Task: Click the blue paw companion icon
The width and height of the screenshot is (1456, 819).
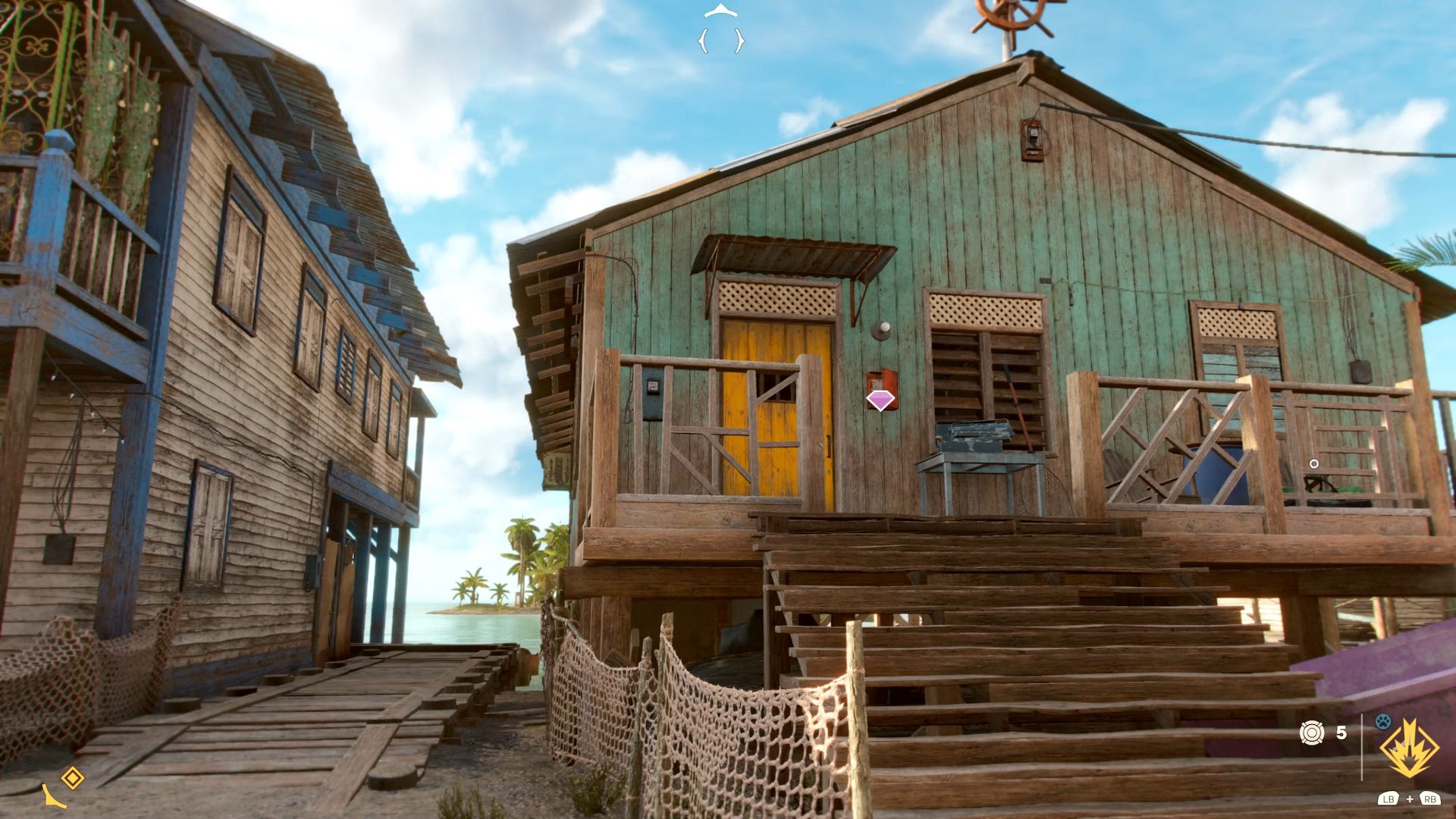Action: click(x=1382, y=722)
